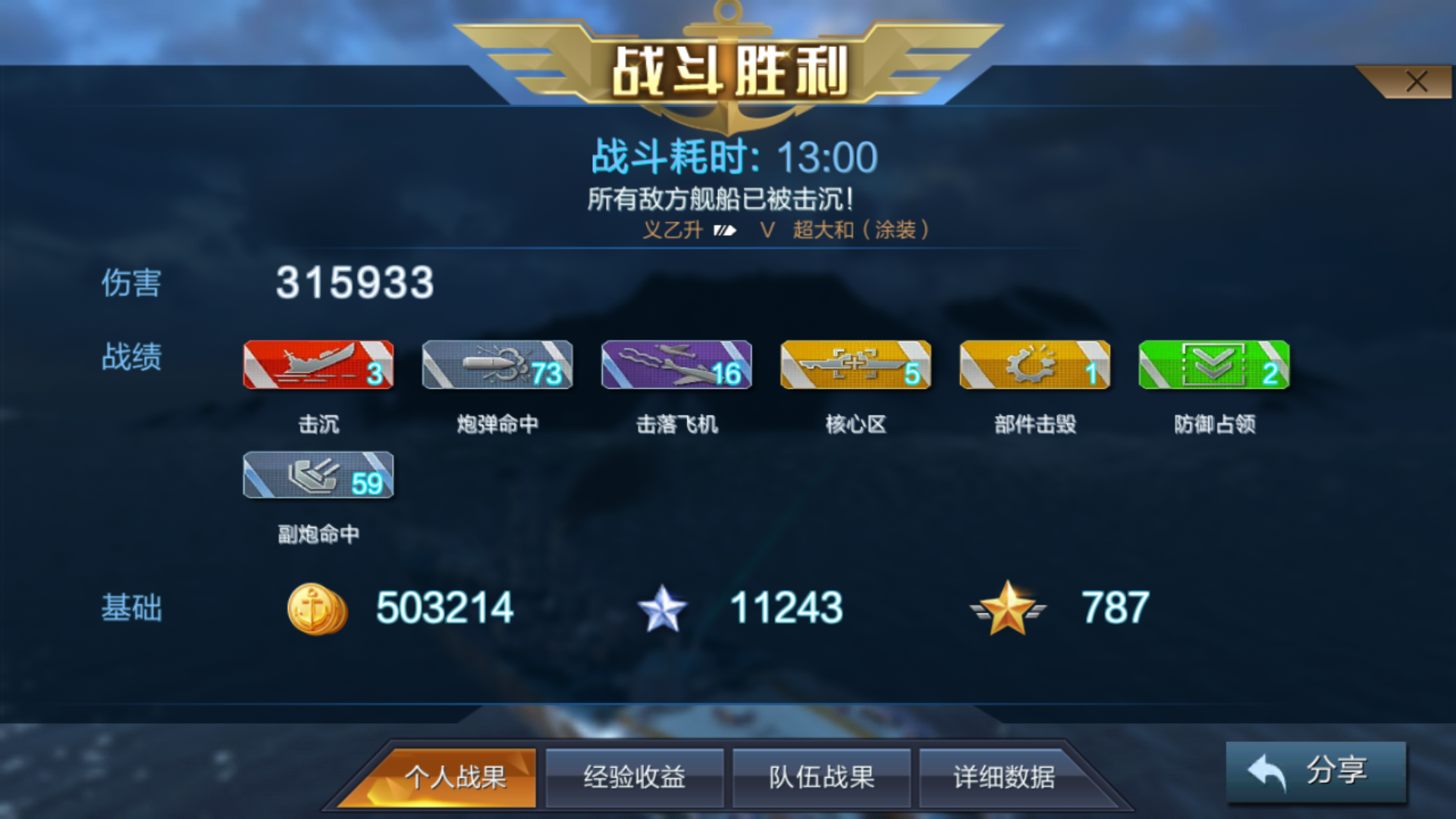The width and height of the screenshot is (1456, 819).
Task: Switch to the 详细数据 tab
Action: pos(1009,777)
